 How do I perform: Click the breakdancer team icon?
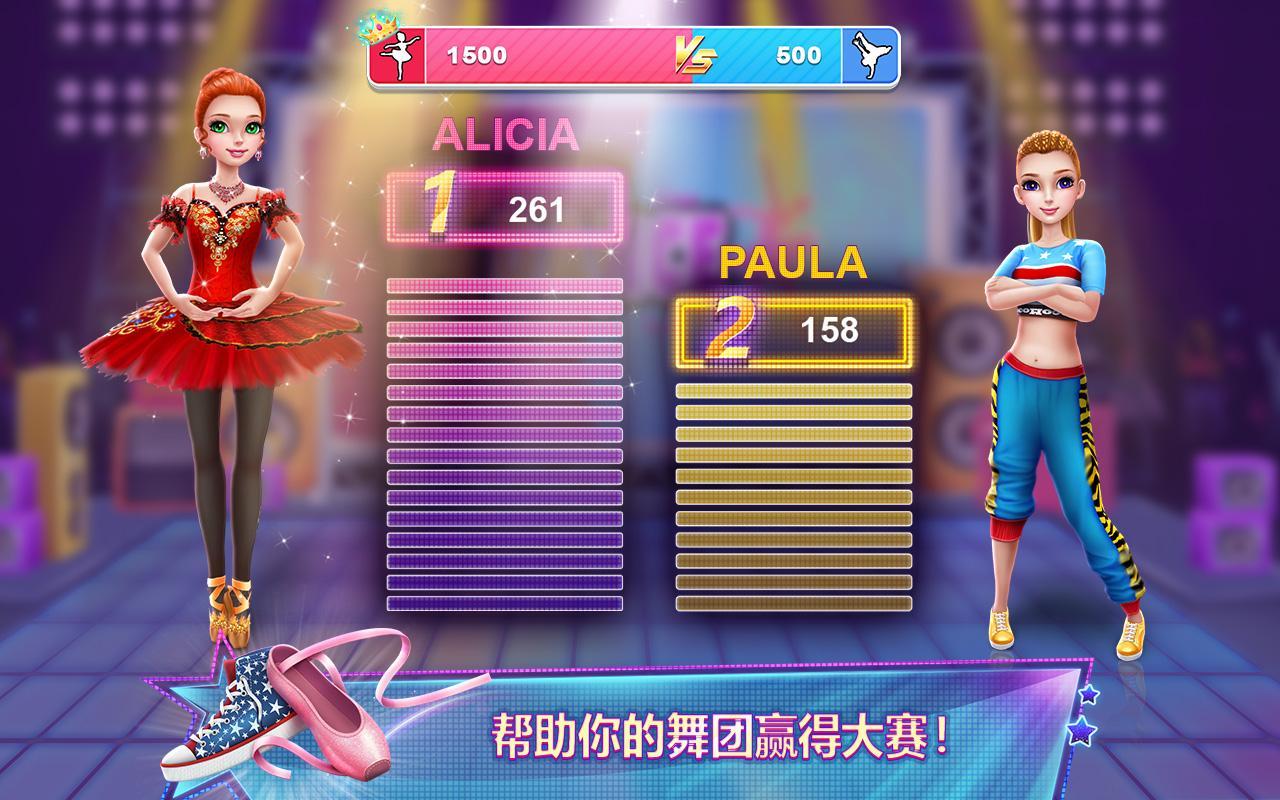869,56
